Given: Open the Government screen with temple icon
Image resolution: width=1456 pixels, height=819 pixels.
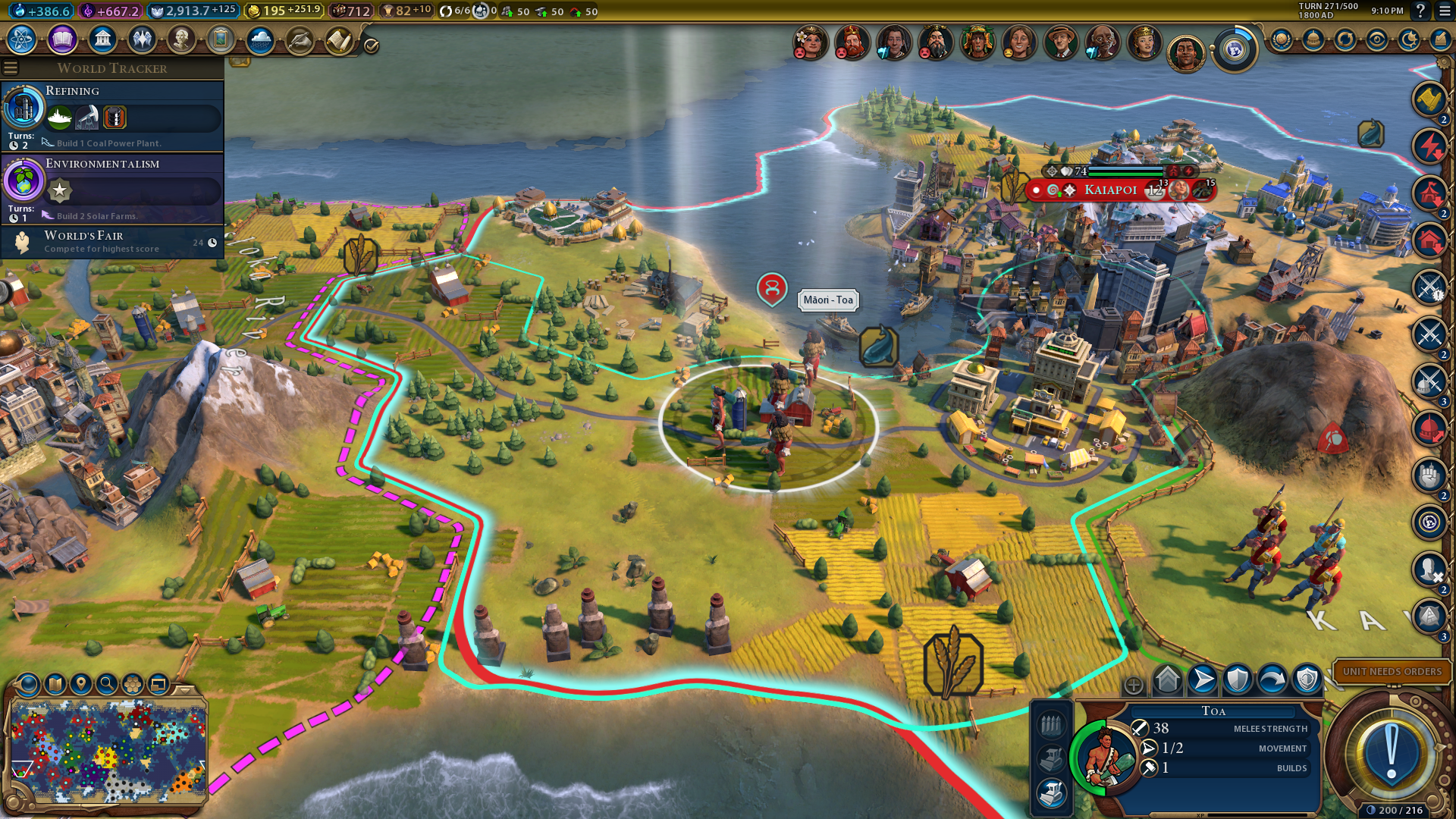Looking at the screenshot, I should tap(102, 39).
